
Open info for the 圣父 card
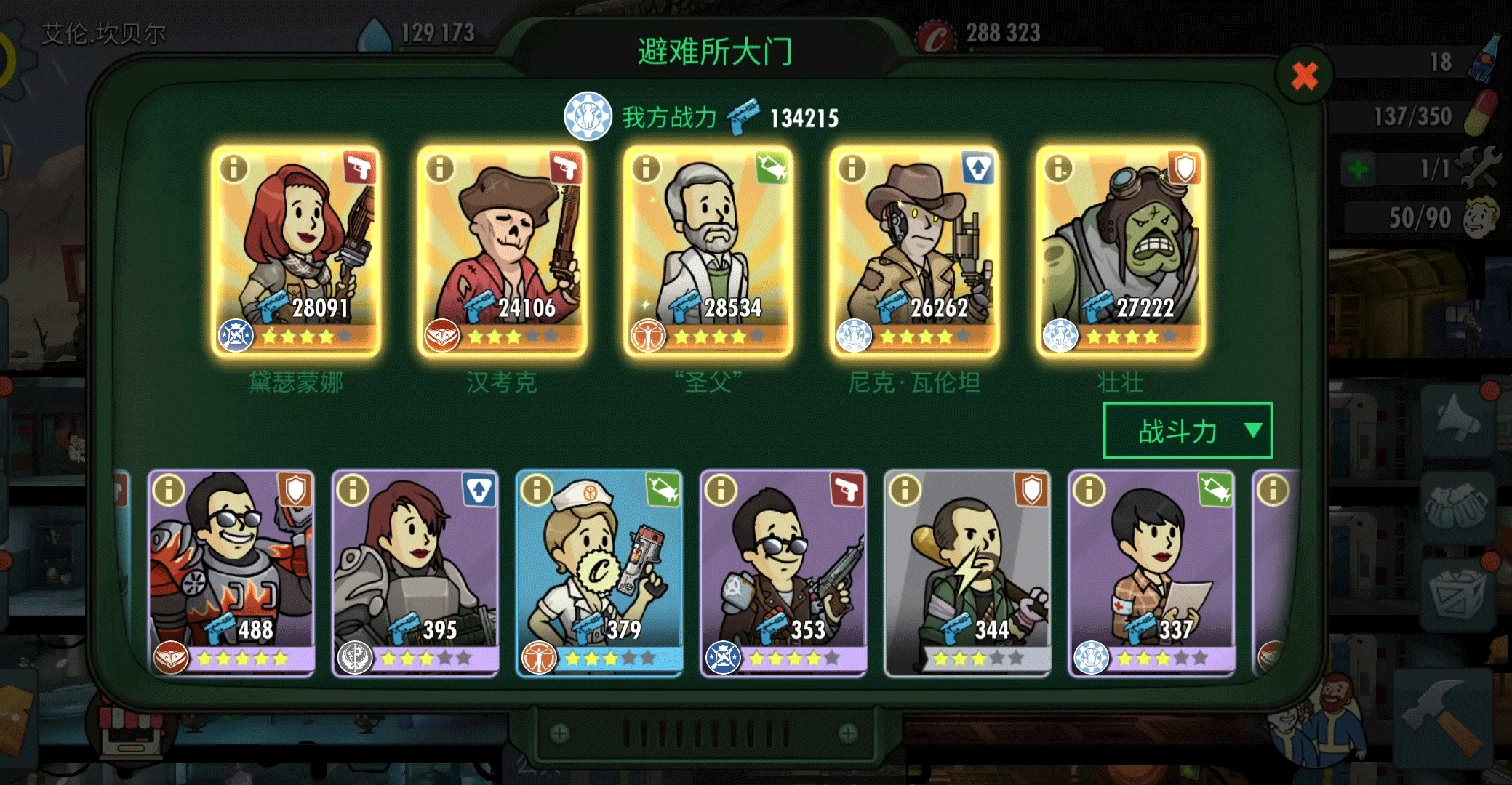tap(646, 169)
